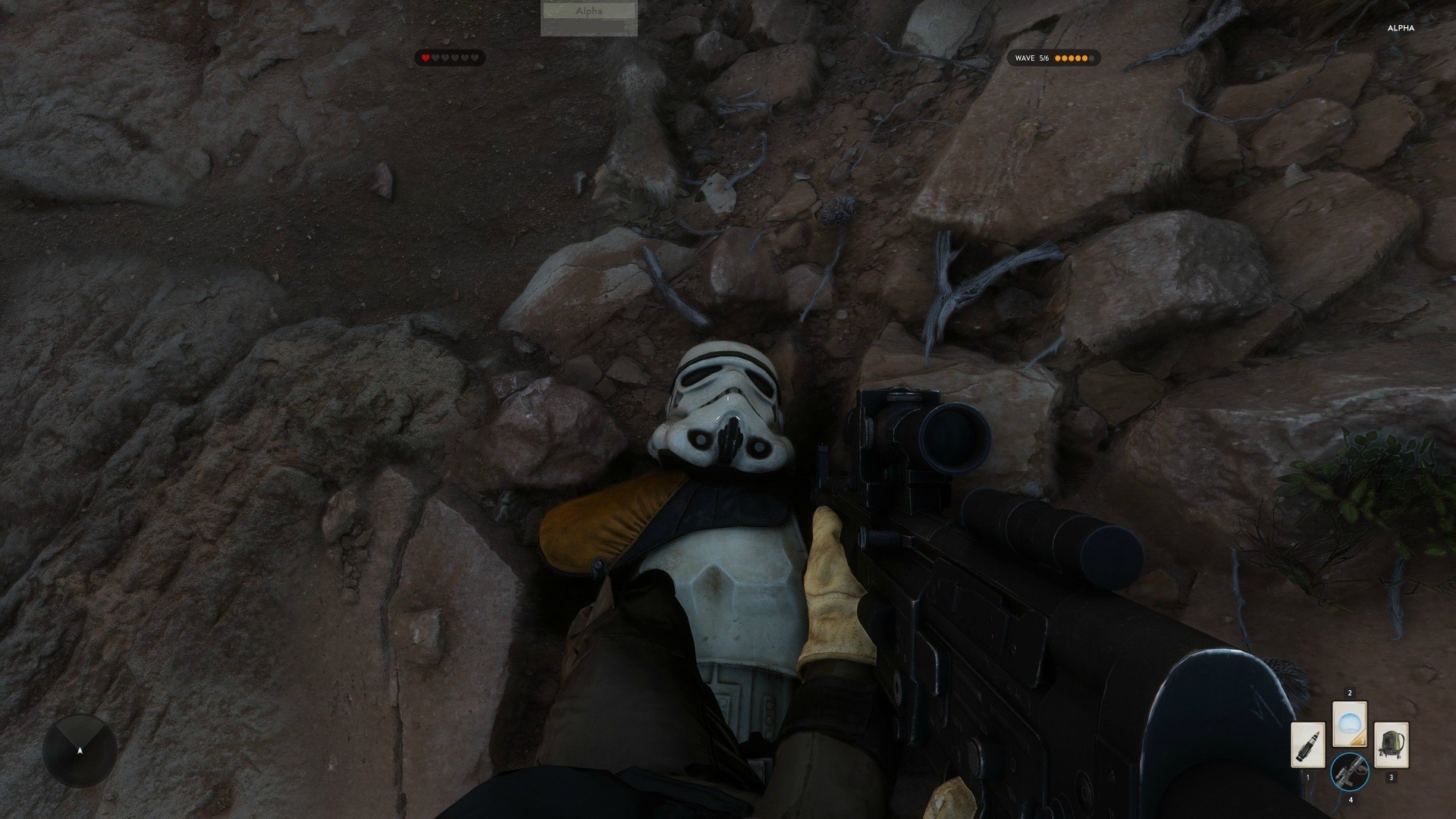Click the red filled heart in the health bar
Screen dimensions: 1456x819
425,58
